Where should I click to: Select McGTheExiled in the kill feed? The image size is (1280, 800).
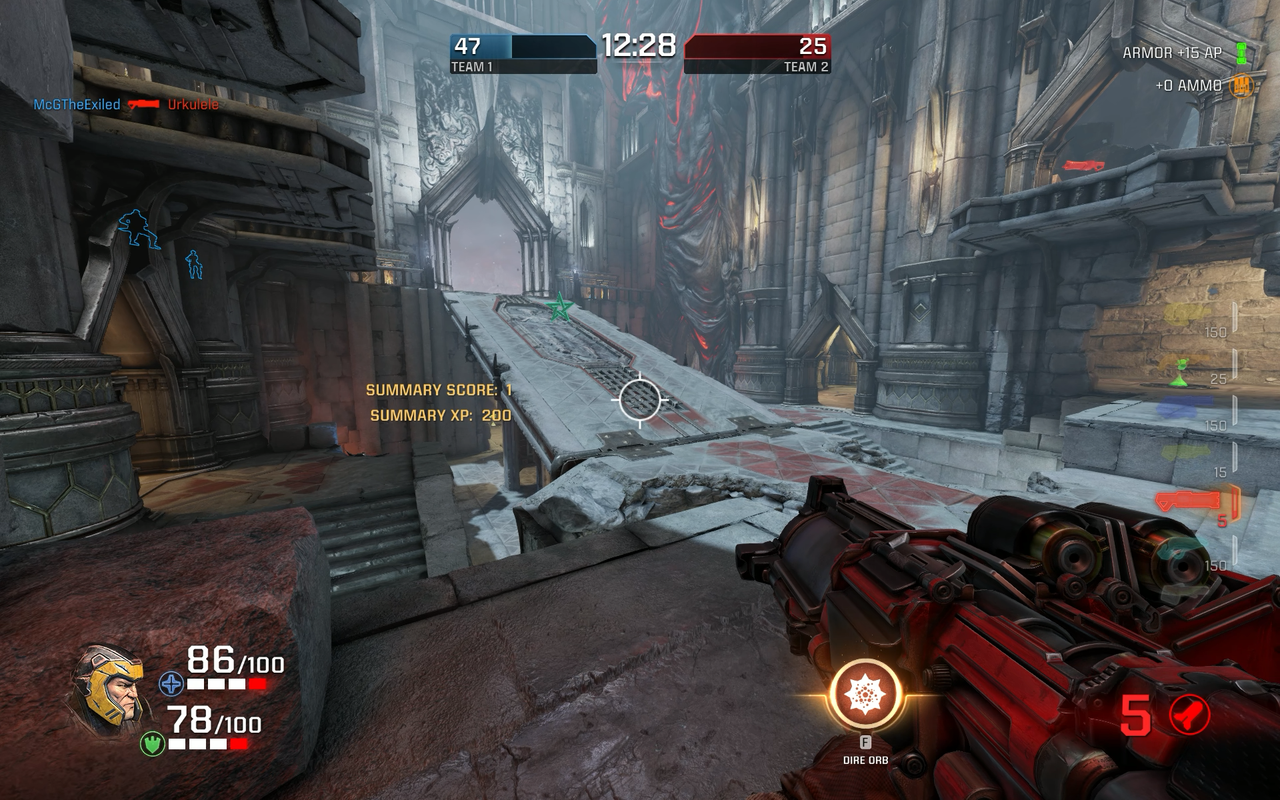pos(76,105)
